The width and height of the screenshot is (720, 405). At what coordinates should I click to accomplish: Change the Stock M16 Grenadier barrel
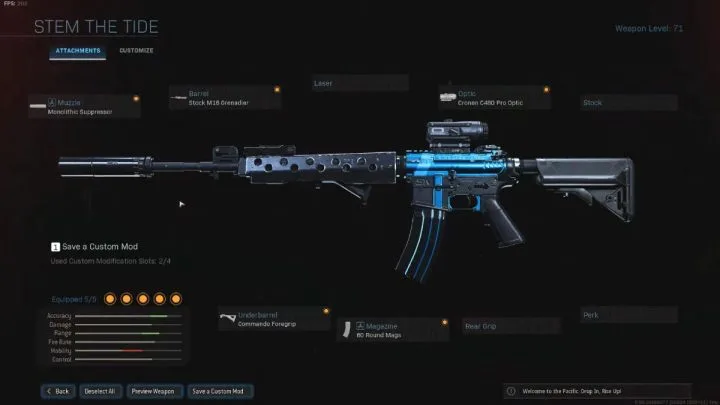coord(226,97)
